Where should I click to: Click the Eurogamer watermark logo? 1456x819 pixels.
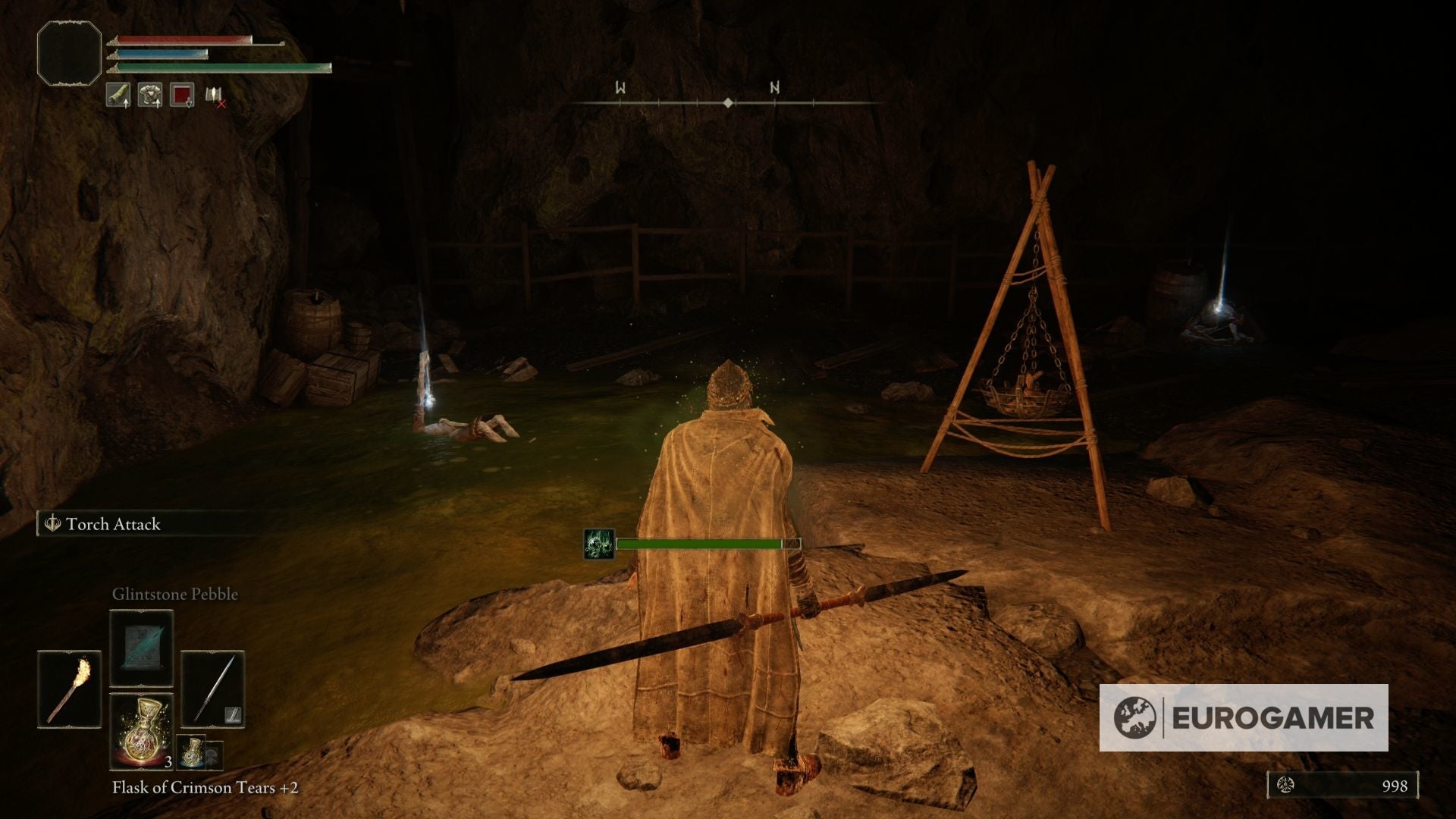click(x=1244, y=717)
